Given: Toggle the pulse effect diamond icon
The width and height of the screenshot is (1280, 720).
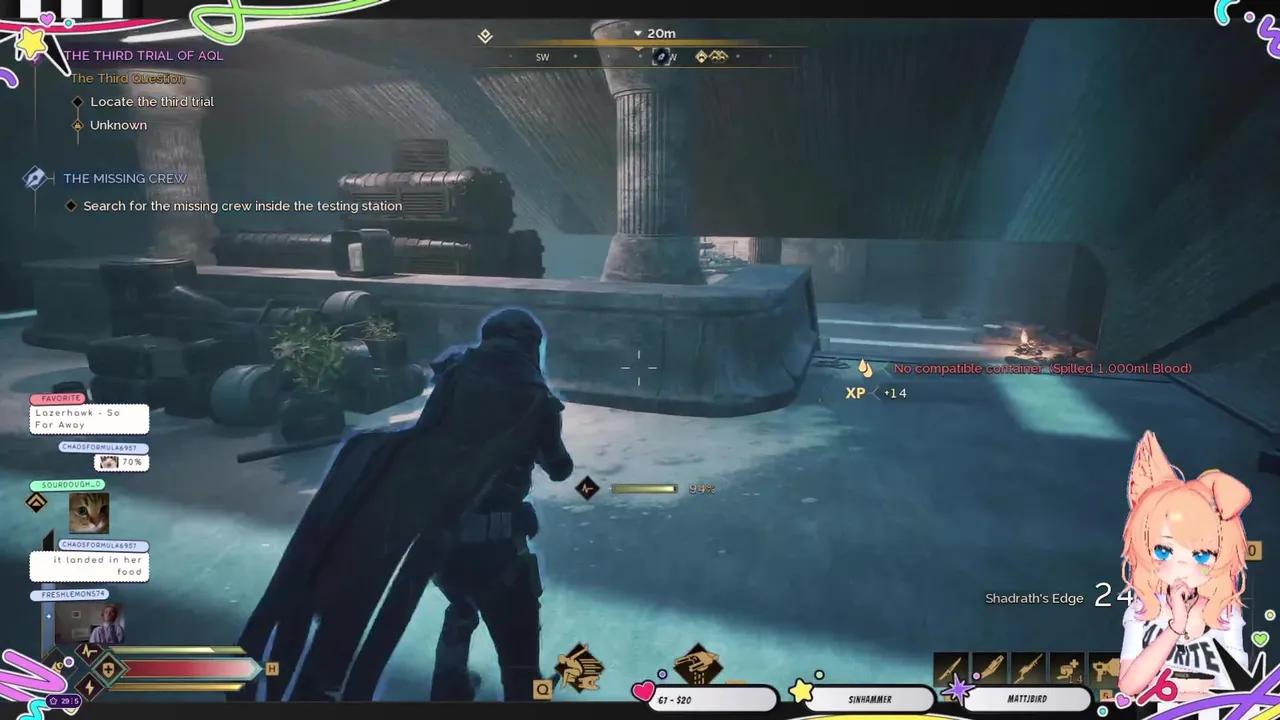Looking at the screenshot, I should tap(88, 651).
